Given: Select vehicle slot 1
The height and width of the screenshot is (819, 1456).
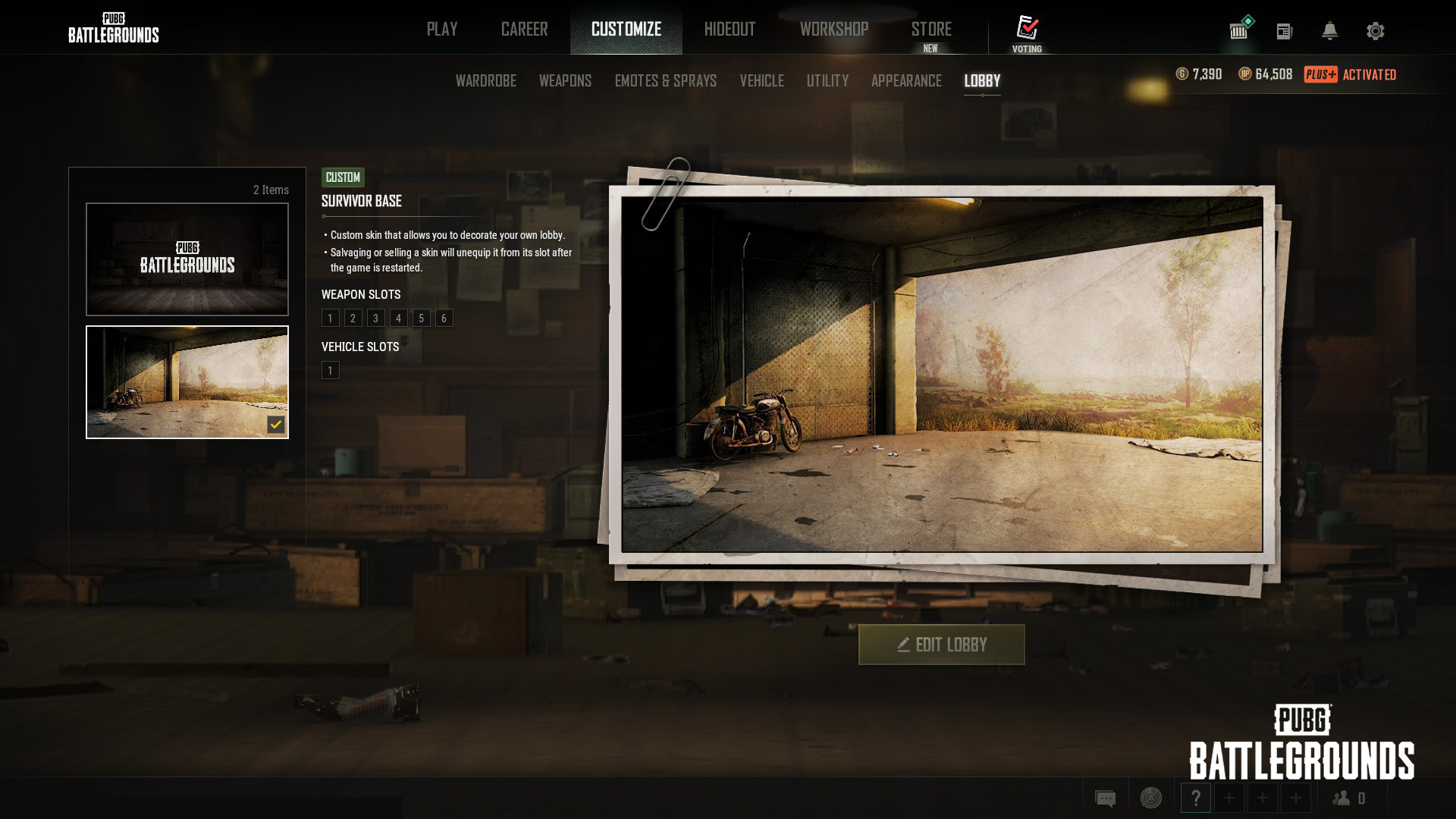Looking at the screenshot, I should [330, 371].
